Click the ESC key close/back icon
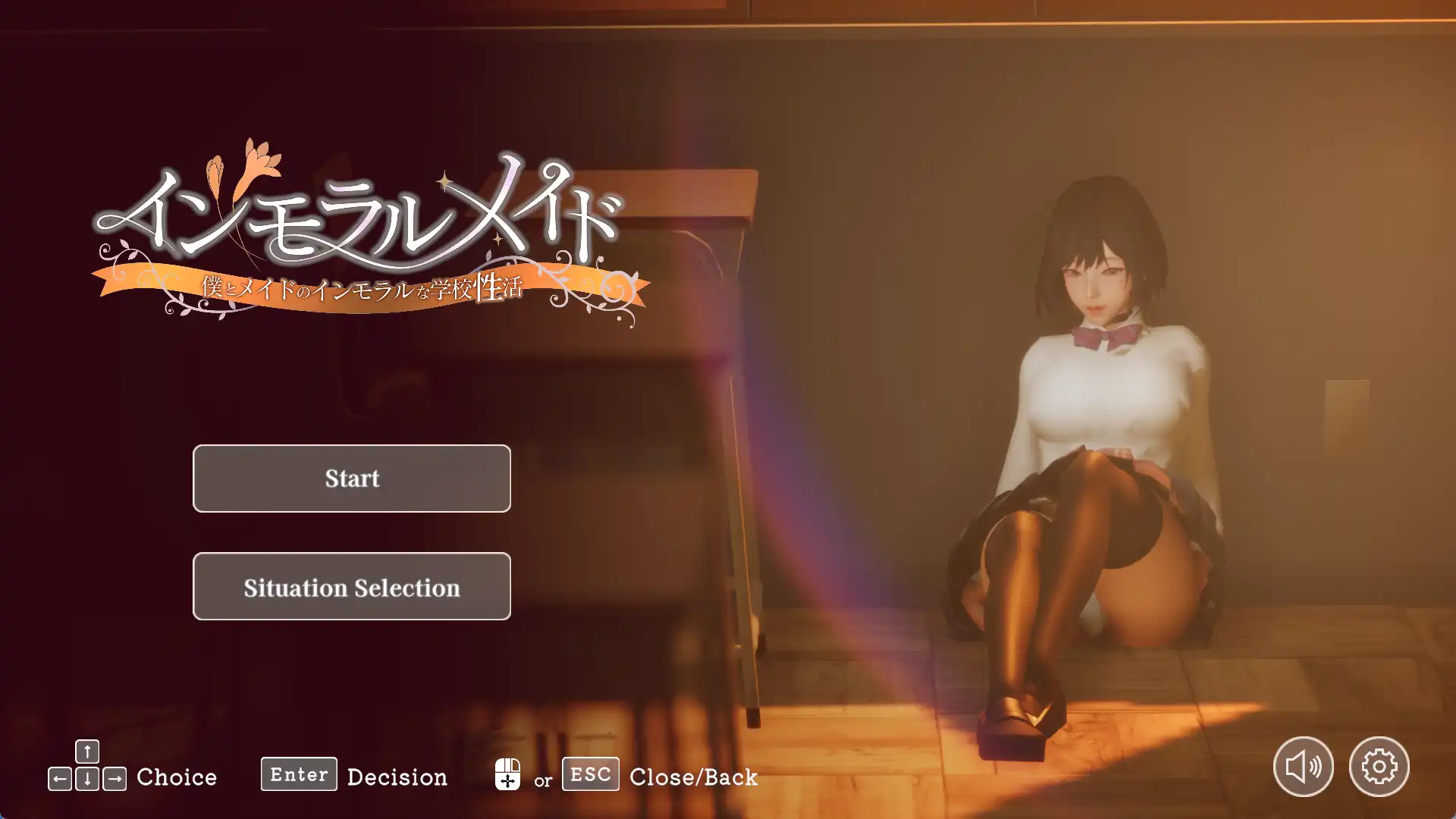Viewport: 1456px width, 819px height. 589,774
